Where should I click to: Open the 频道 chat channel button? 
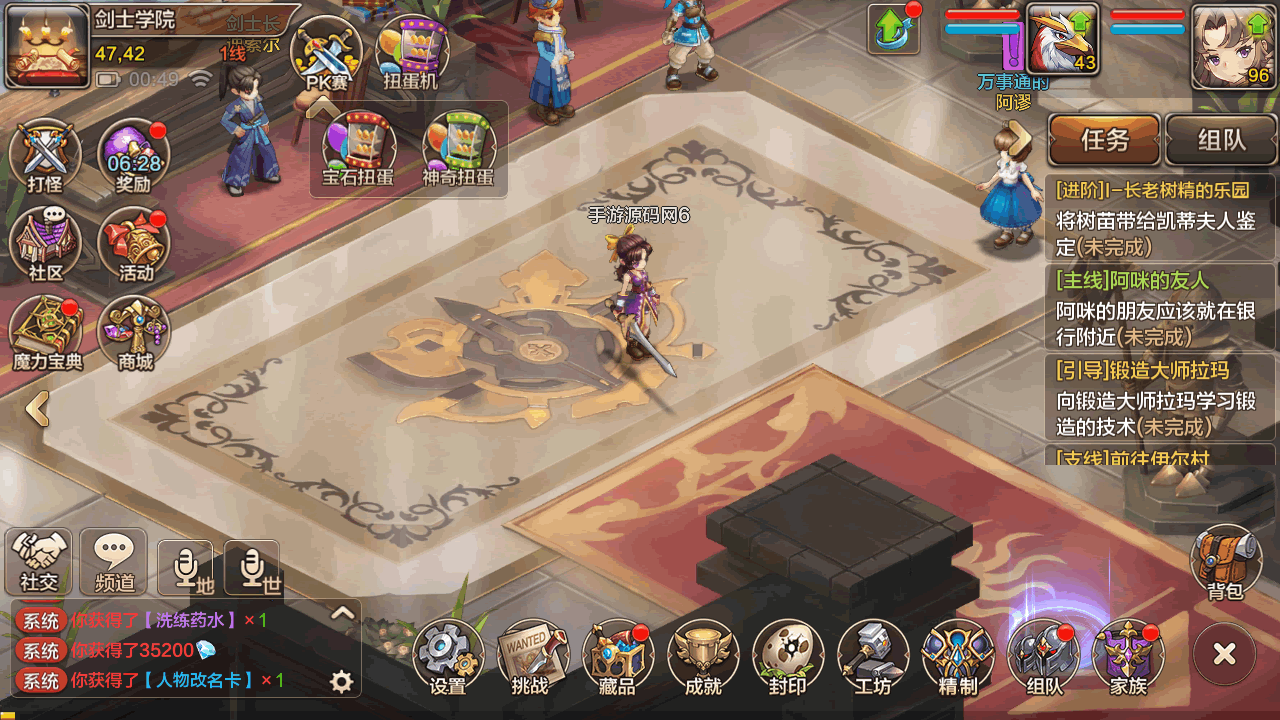click(114, 561)
